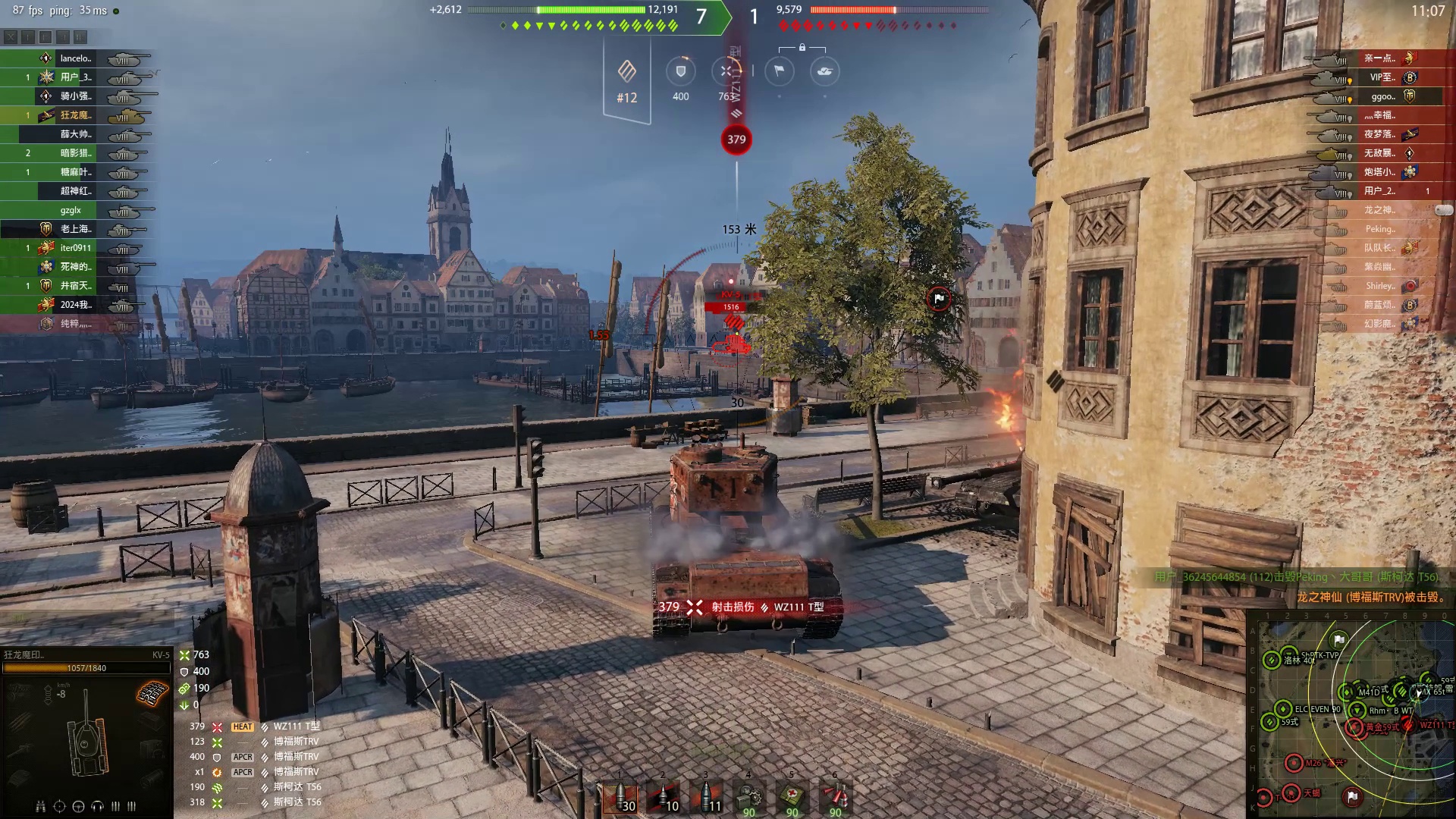Switch to the shell with 10 rounds
The image size is (1456, 819).
tap(663, 799)
